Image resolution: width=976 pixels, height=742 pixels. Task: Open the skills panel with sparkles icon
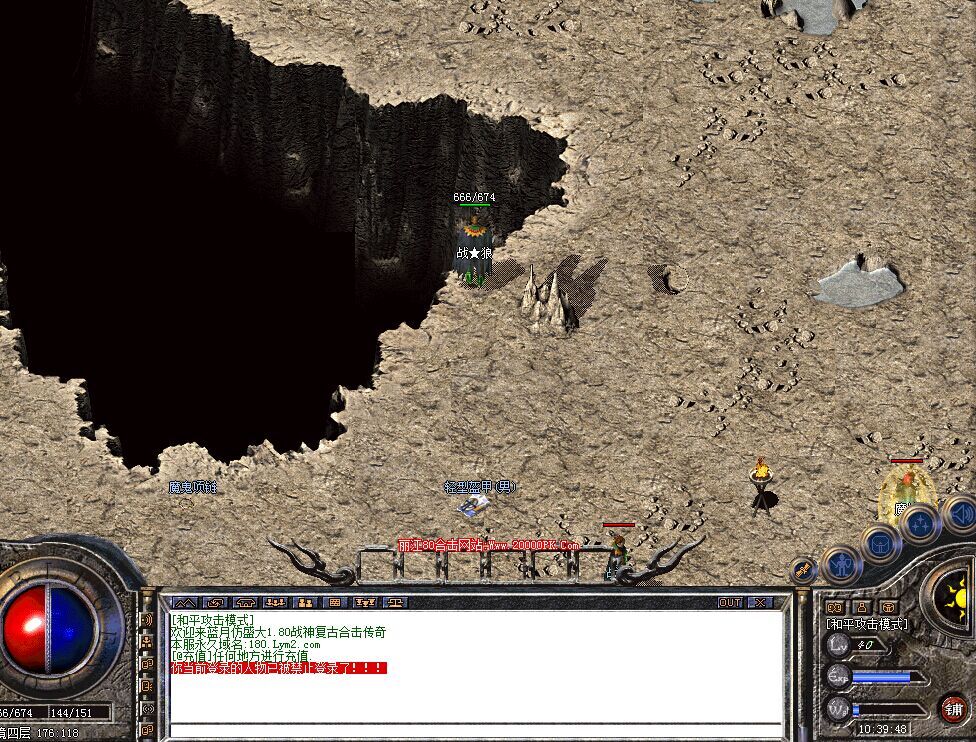[x=920, y=523]
